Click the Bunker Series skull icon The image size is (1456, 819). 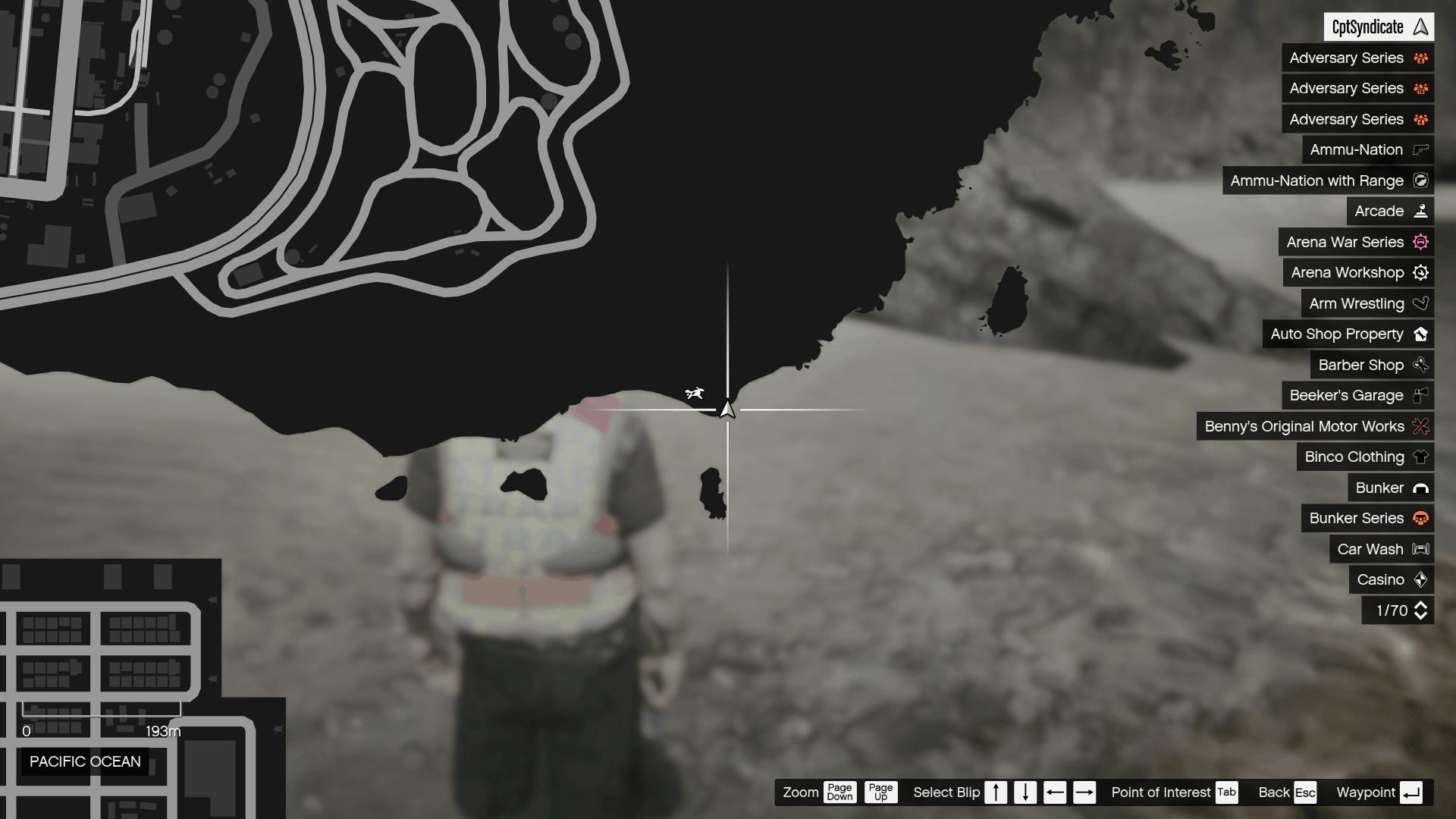[x=1421, y=518]
